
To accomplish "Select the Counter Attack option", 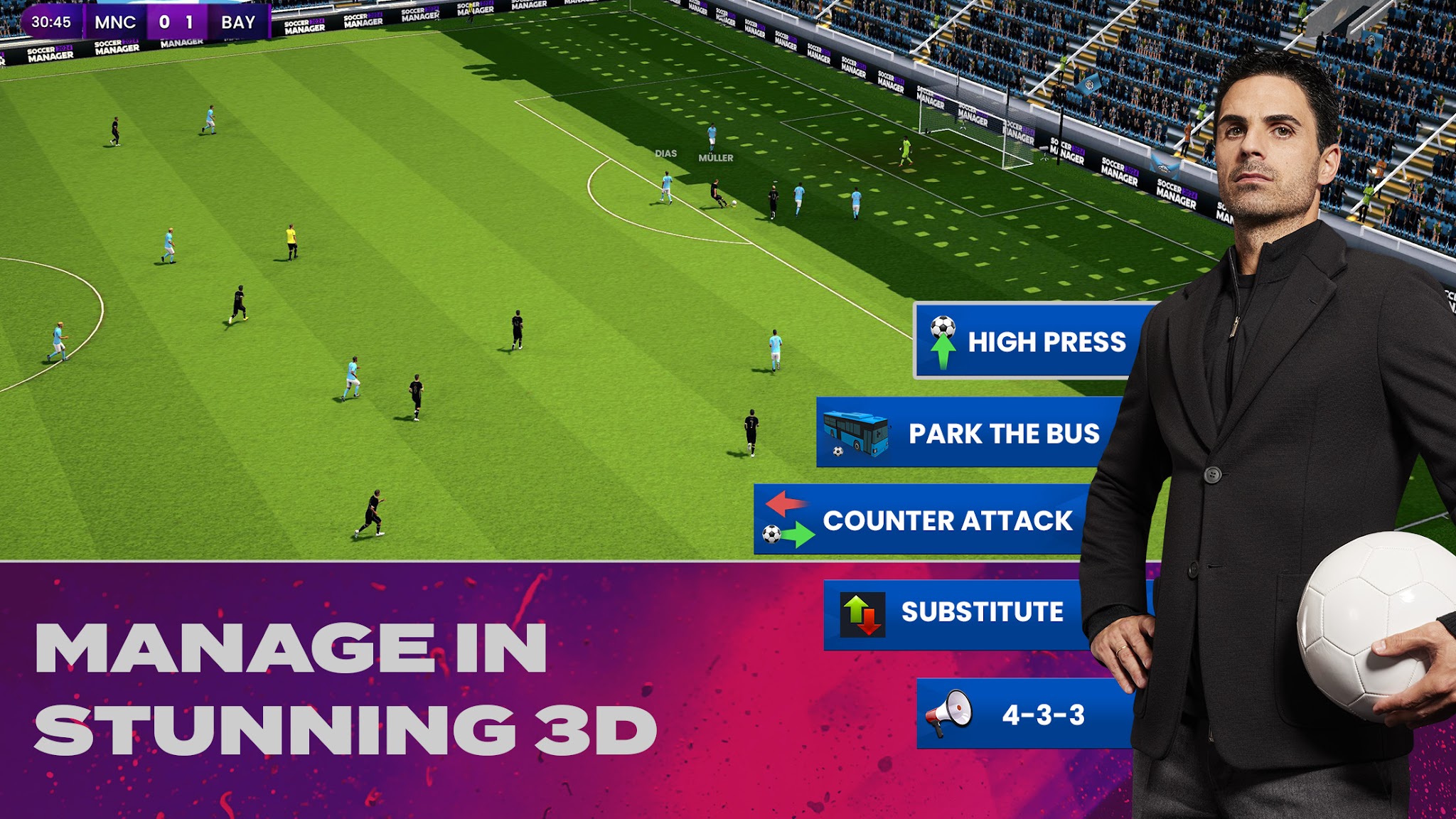I will pos(921,520).
